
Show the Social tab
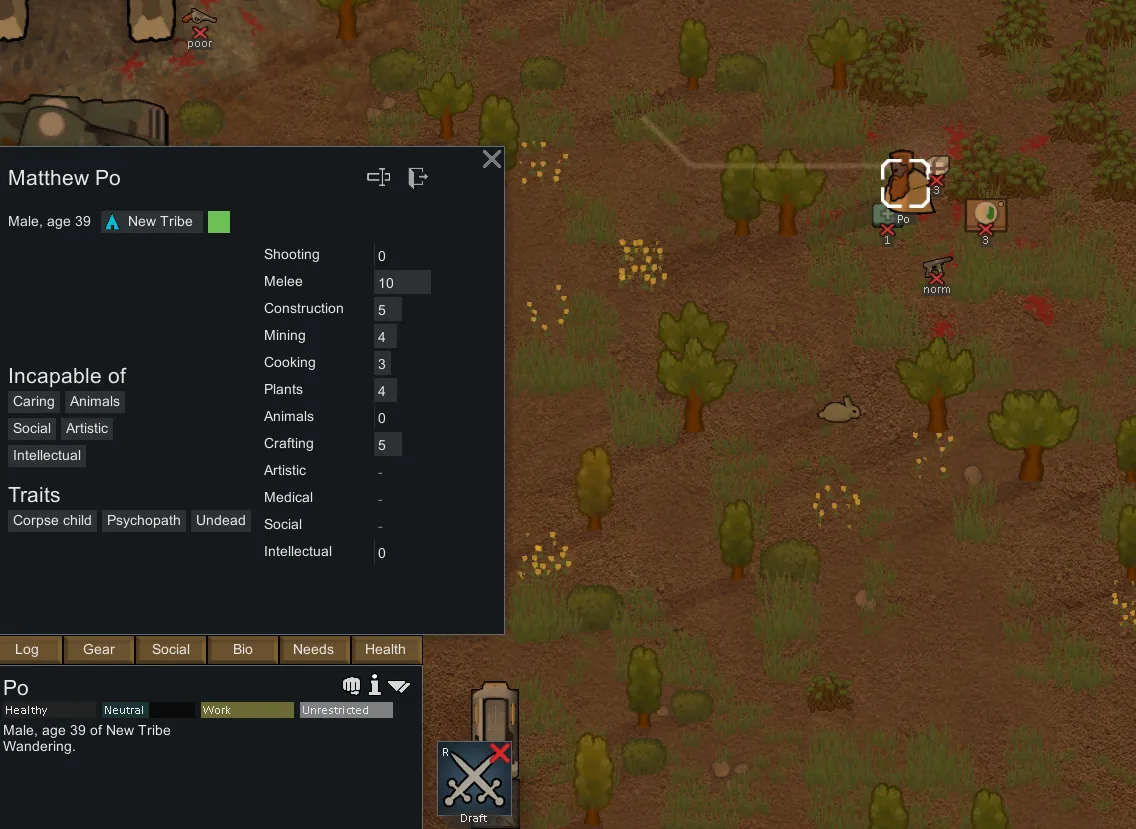(x=171, y=649)
